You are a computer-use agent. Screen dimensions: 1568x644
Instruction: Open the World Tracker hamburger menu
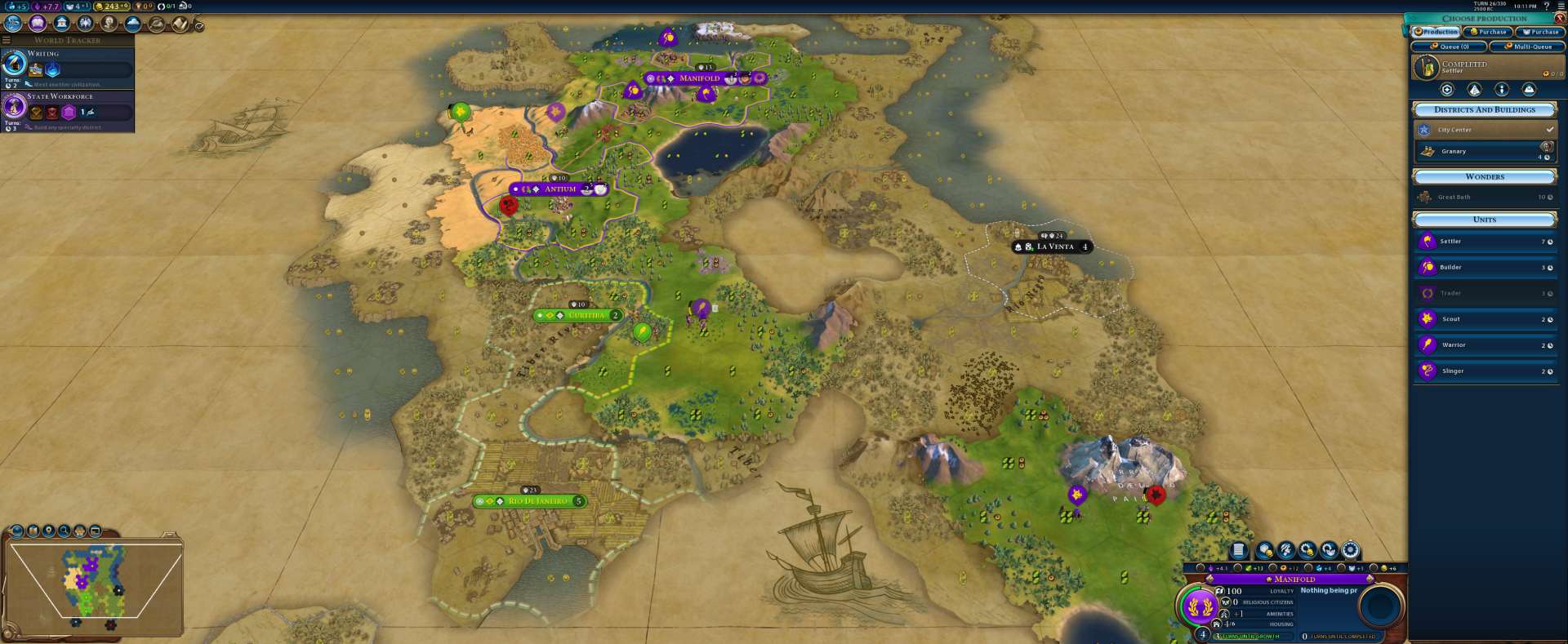[x=7, y=40]
